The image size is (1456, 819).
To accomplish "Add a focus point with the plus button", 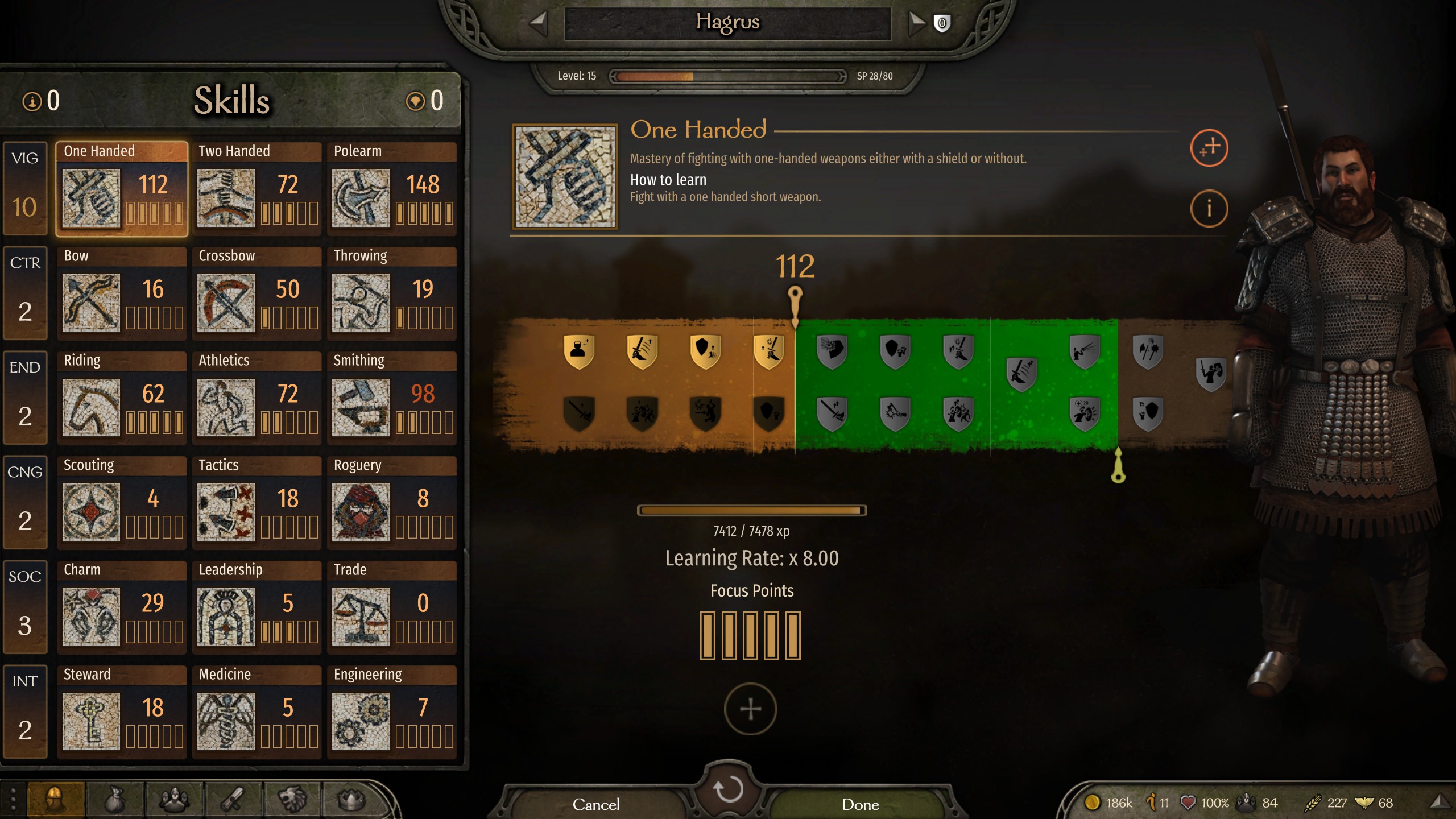I will pos(750,709).
